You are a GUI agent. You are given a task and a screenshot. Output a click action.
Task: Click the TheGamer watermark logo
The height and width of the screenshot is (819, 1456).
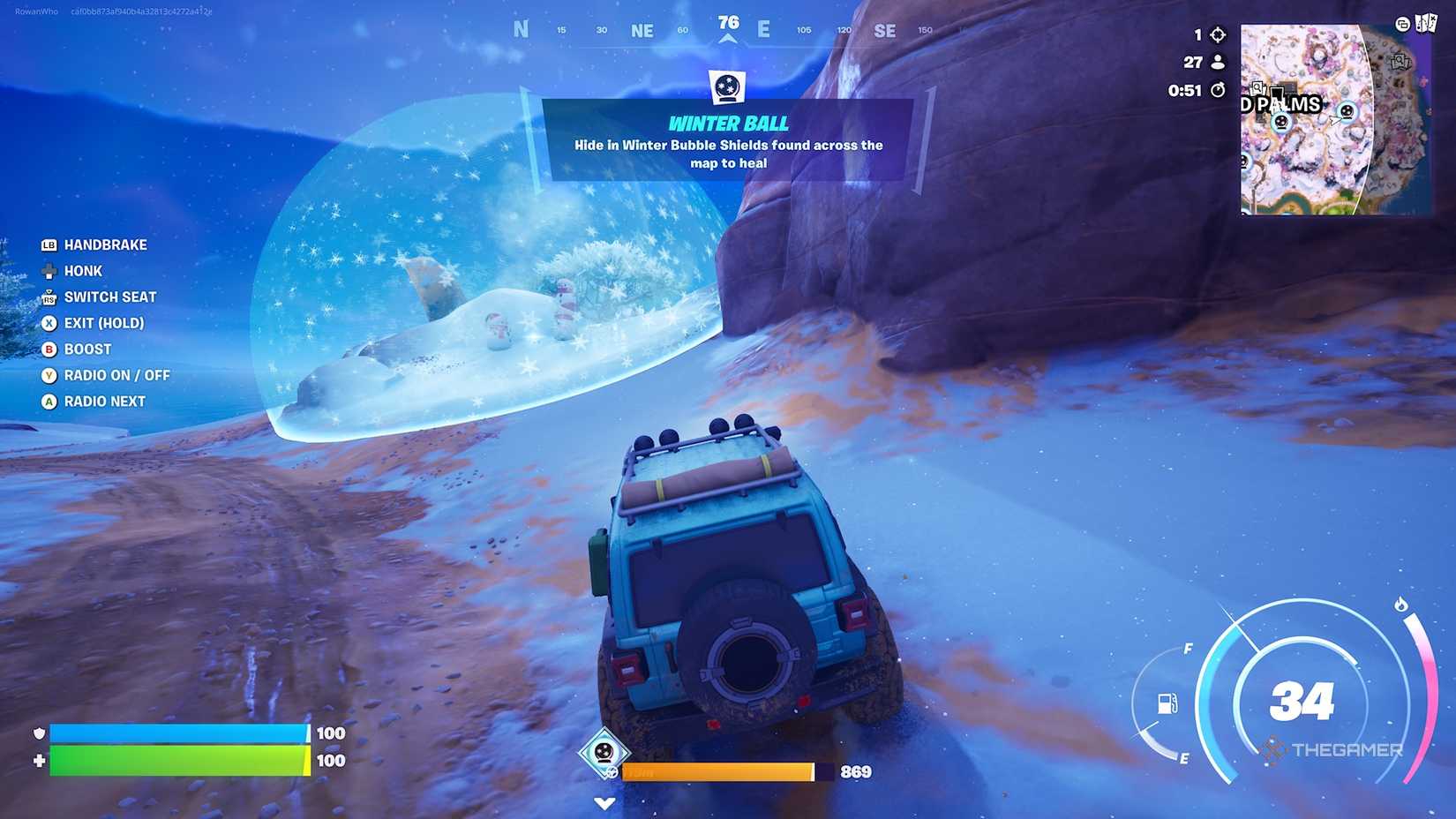click(1332, 747)
